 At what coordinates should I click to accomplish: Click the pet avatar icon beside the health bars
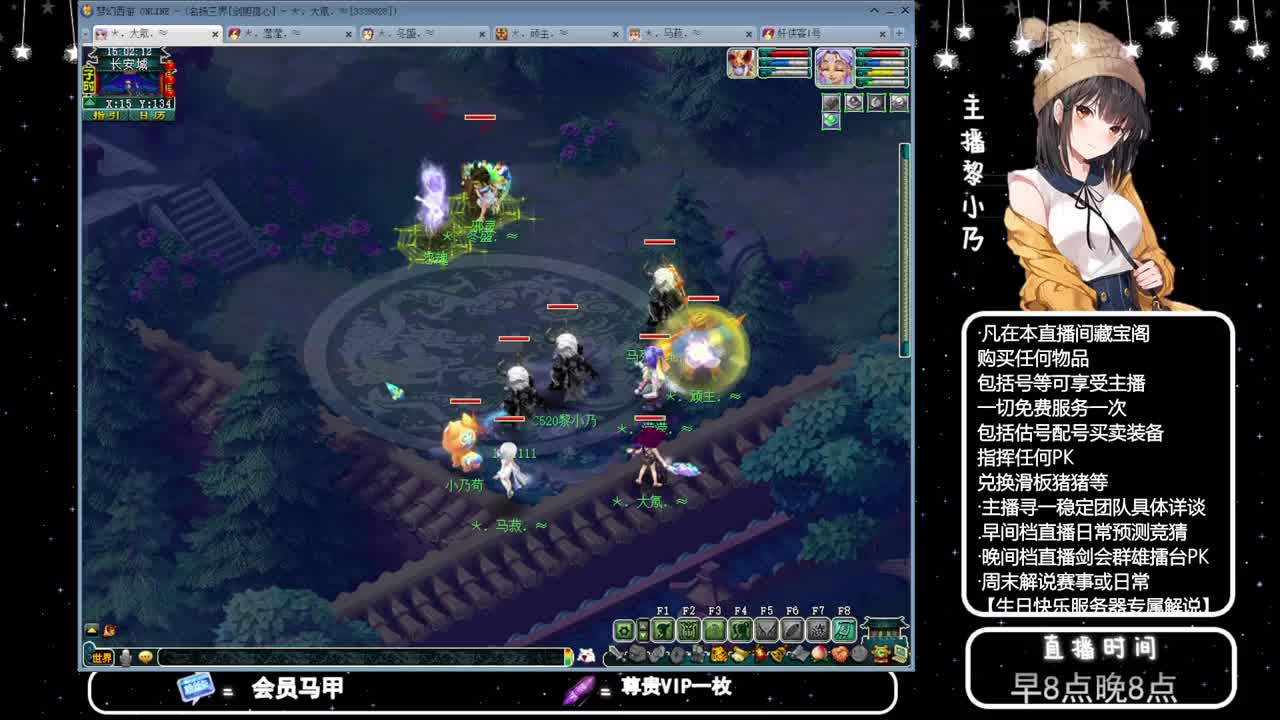[x=740, y=62]
